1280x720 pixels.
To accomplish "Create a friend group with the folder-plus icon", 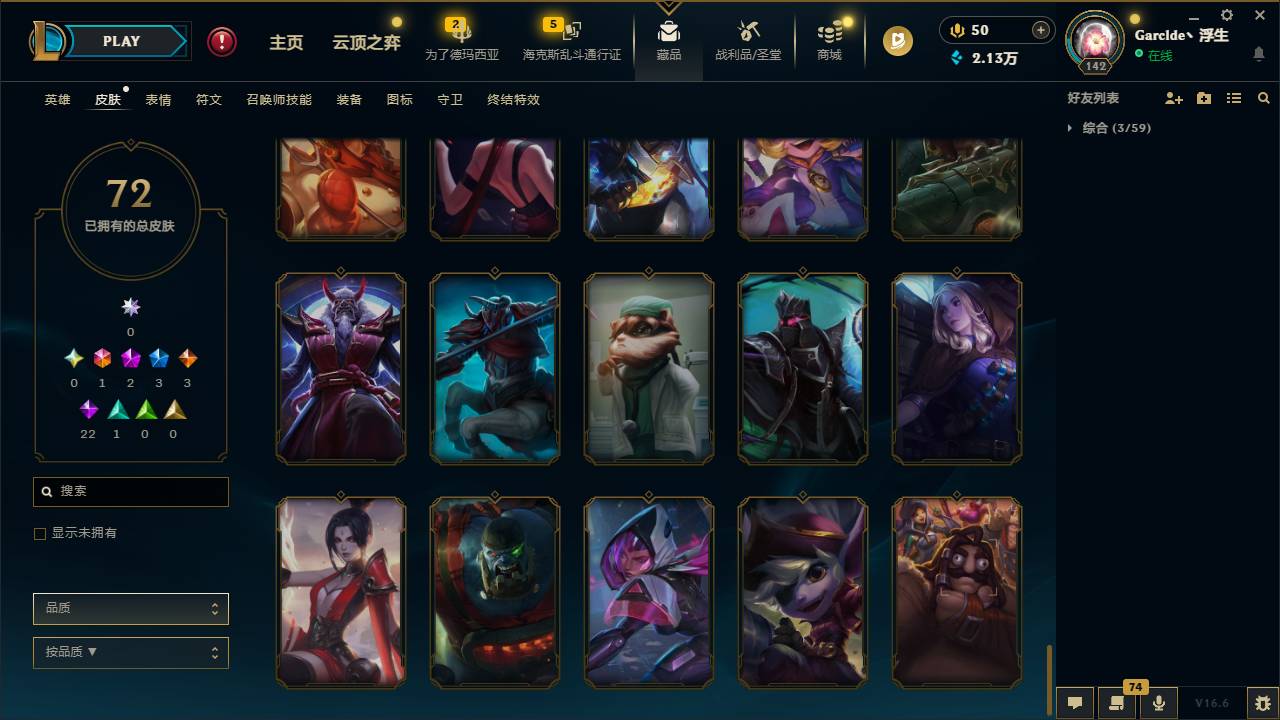I will (x=1204, y=97).
